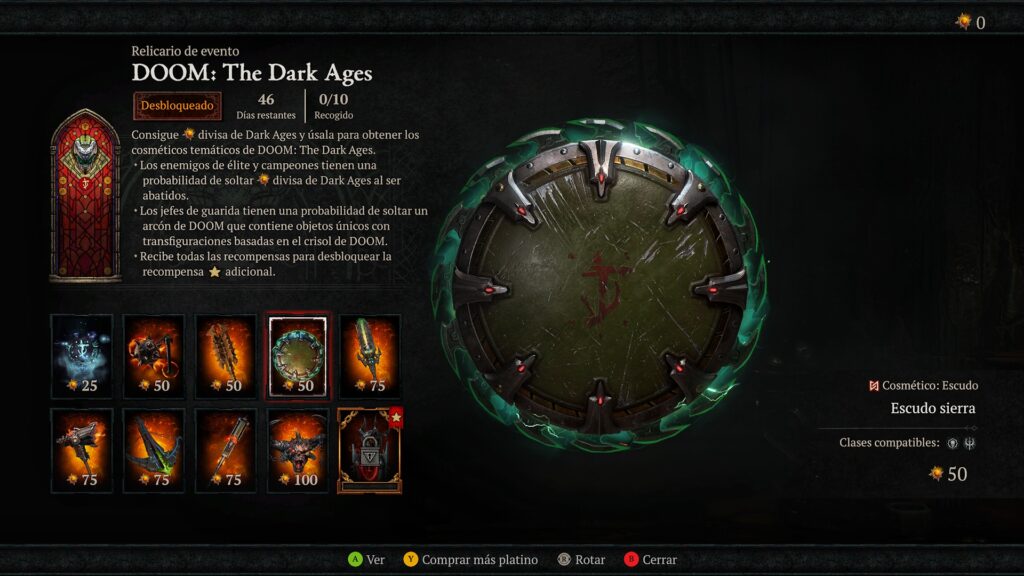Pick the Escudo sierra shield tile

[x=298, y=356]
